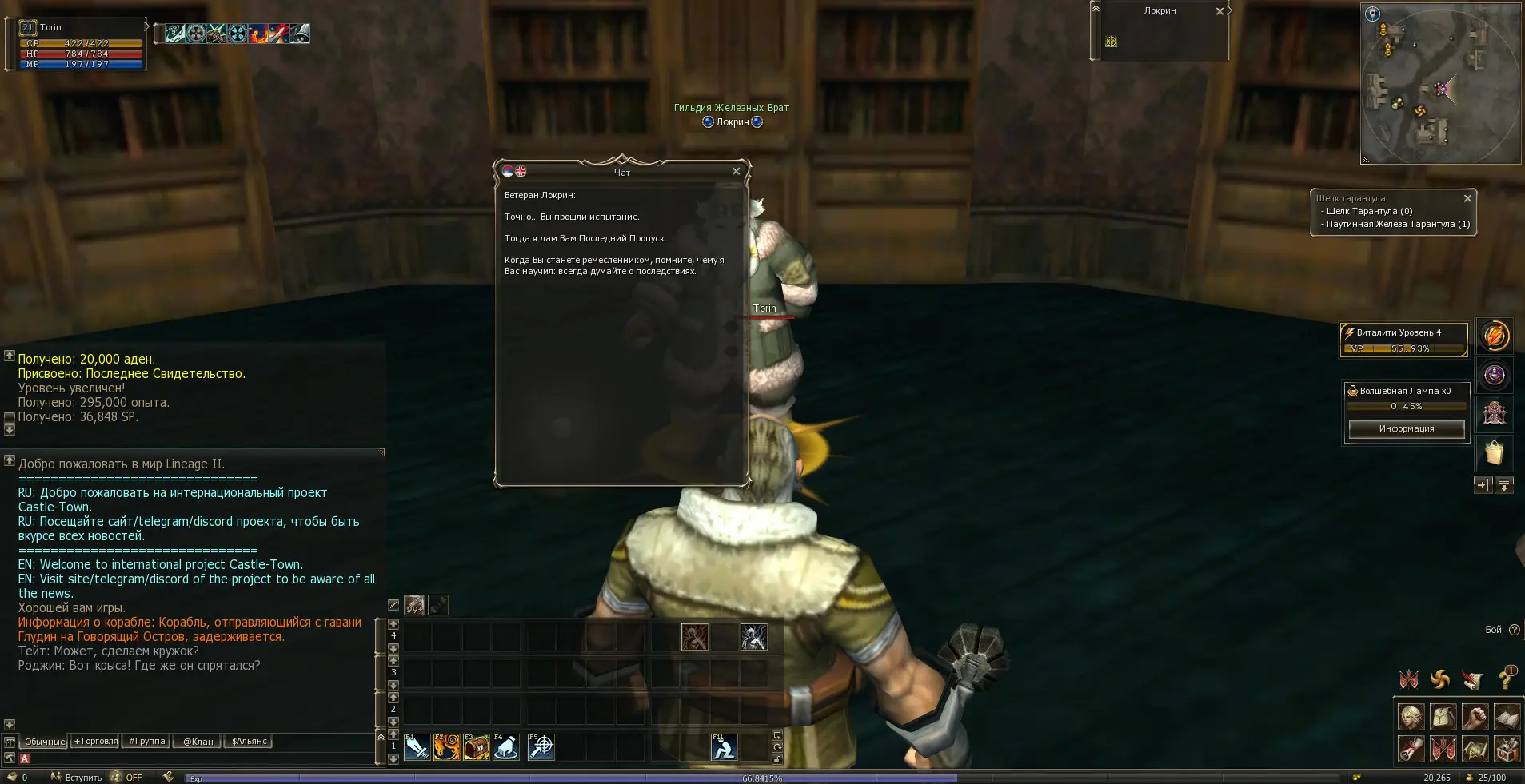Use the F1 sword attack skill

pyautogui.click(x=417, y=747)
